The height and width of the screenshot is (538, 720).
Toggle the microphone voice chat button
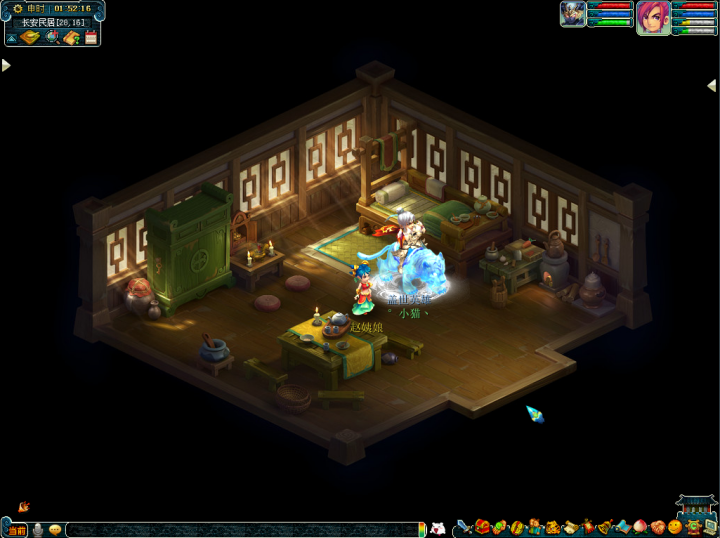click(38, 529)
